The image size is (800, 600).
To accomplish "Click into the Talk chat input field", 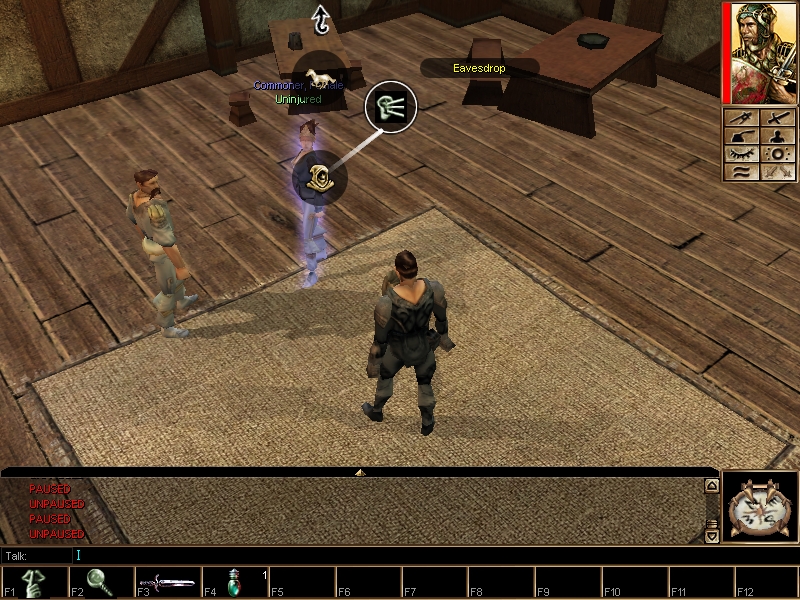I will coord(390,555).
